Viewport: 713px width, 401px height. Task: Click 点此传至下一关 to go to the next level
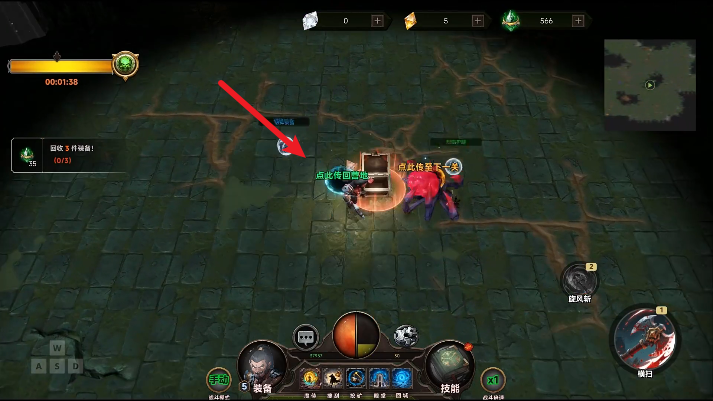427,167
